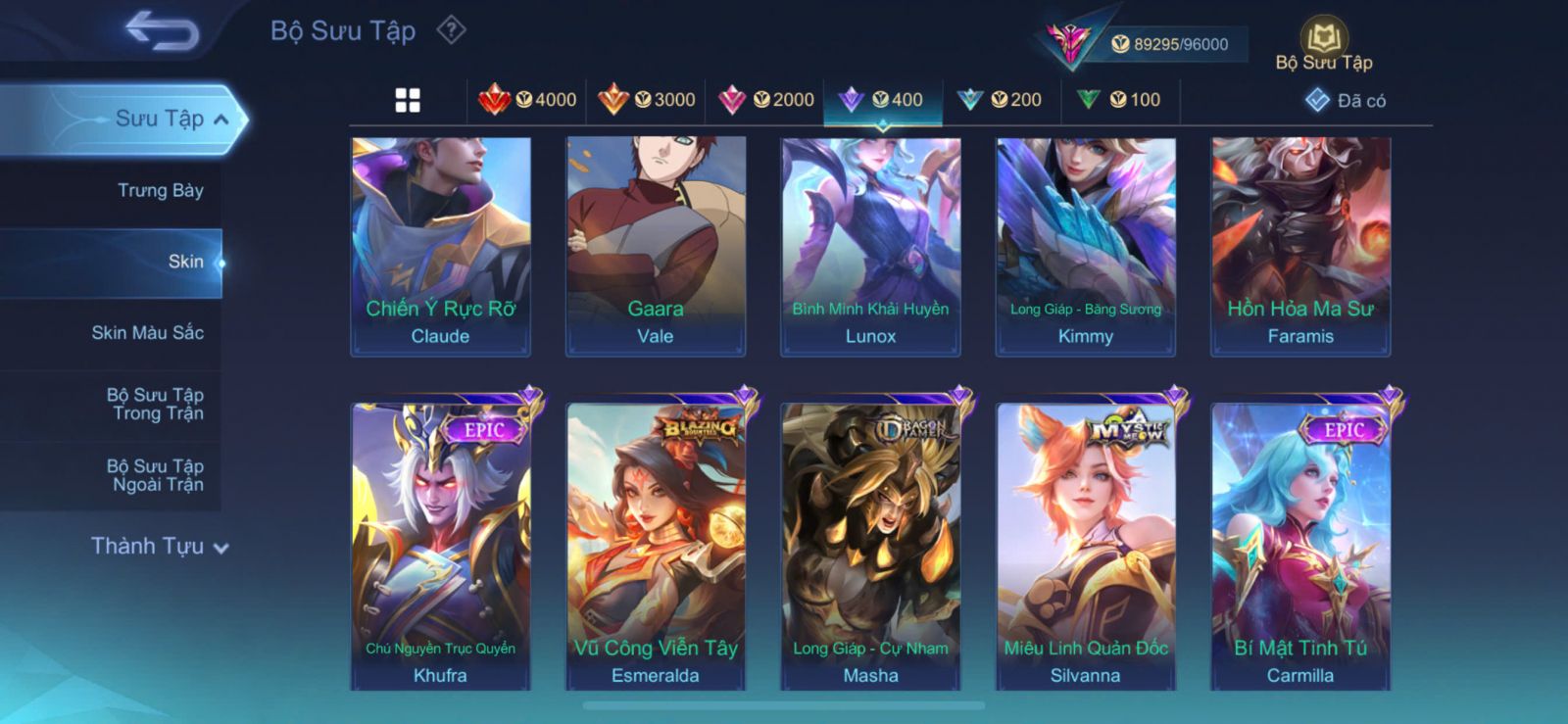The image size is (1568, 724).
Task: Go back using the return arrow
Action: [x=162, y=31]
